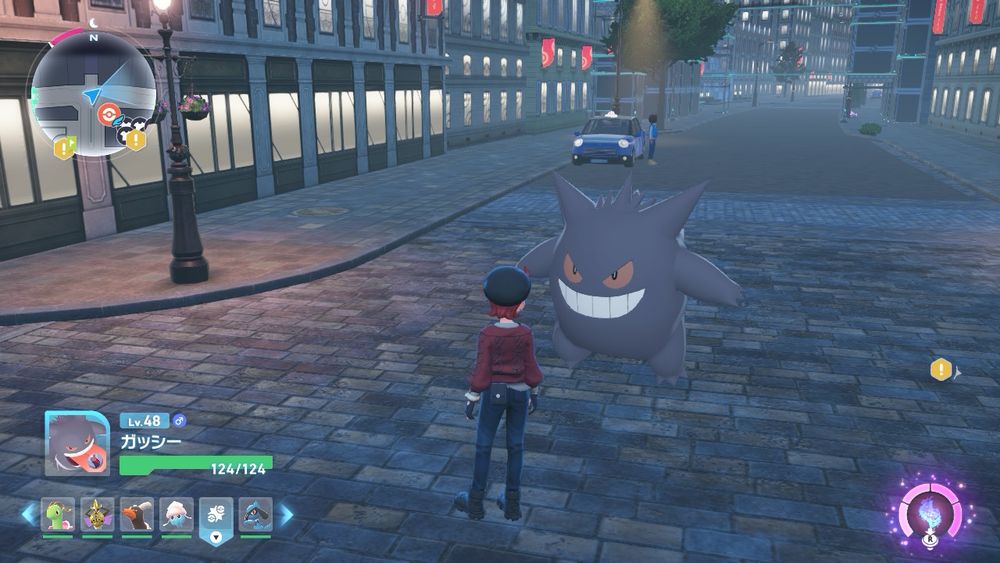The image size is (1000, 563).
Task: Select the Pokémon Center marker on the minimap
Action: (x=107, y=114)
